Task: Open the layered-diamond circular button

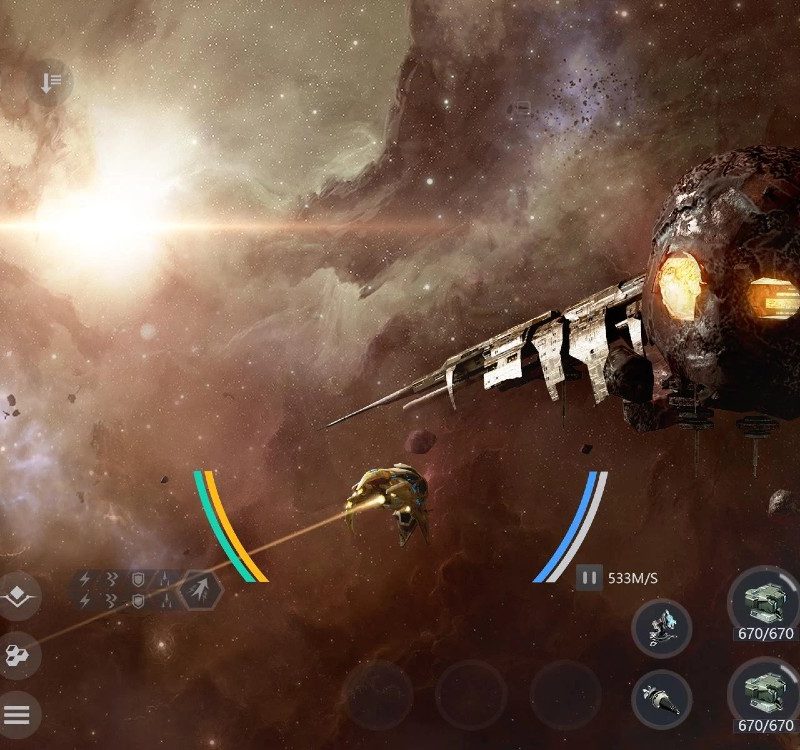Action: coord(18,597)
